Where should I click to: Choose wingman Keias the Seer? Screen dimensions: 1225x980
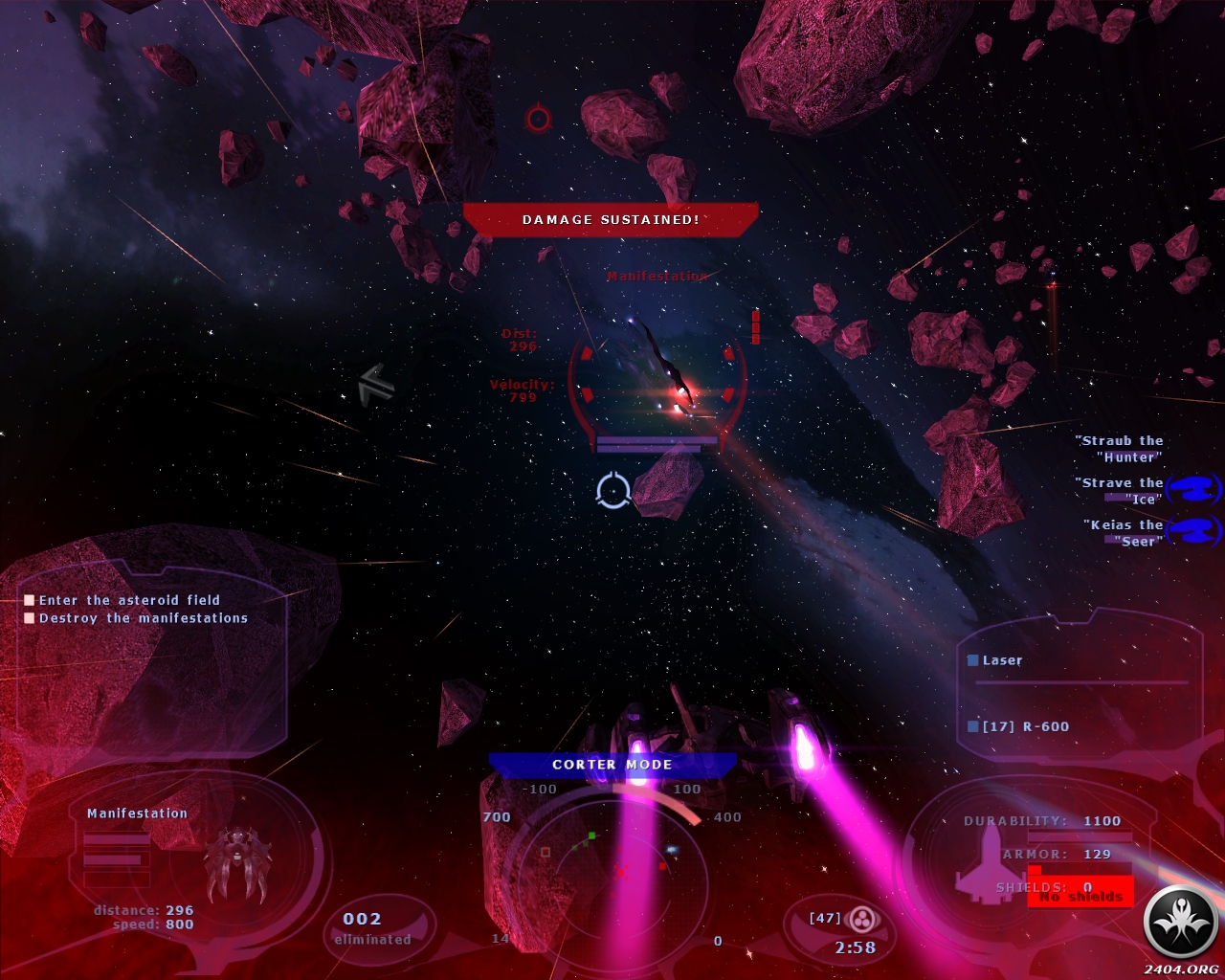point(1125,533)
